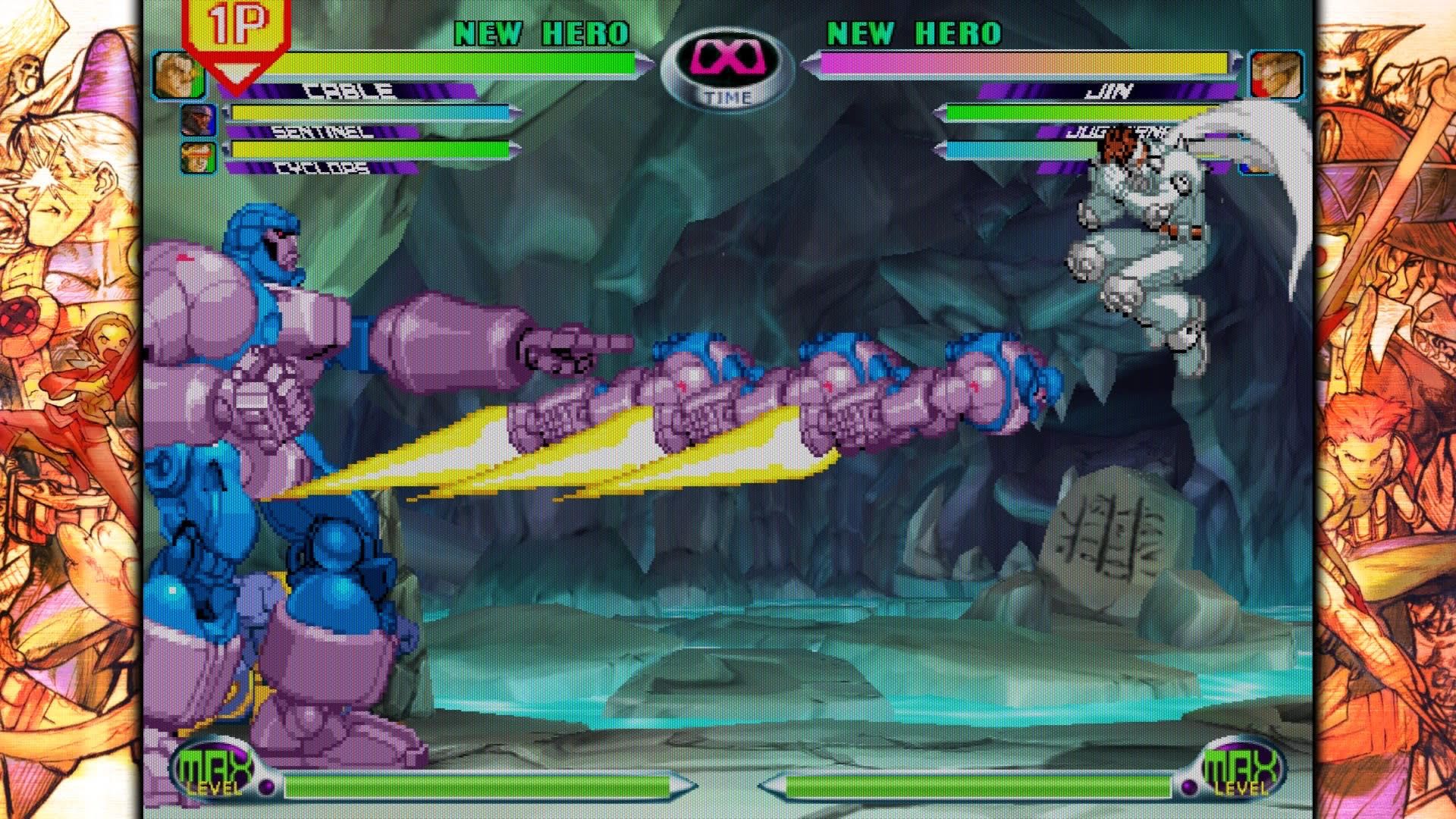Click the right MAX LEVEL emblem
This screenshot has height=819, width=1456.
click(x=1241, y=768)
